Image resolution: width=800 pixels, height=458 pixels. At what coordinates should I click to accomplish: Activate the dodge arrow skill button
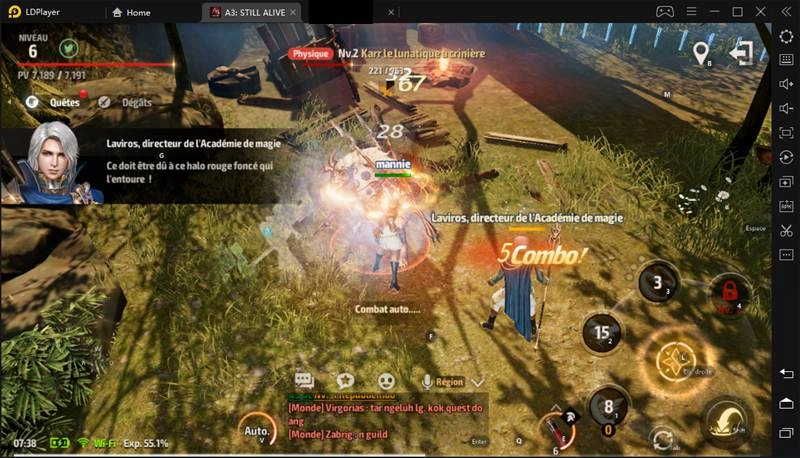click(727, 419)
